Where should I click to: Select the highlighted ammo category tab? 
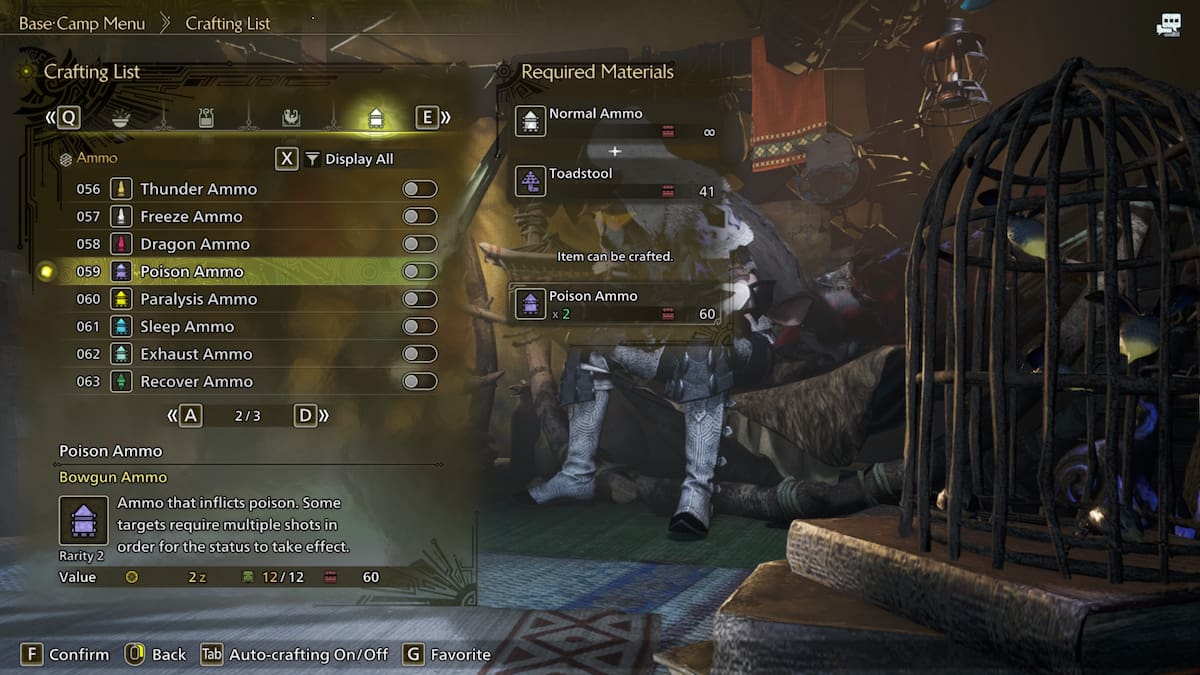click(376, 118)
